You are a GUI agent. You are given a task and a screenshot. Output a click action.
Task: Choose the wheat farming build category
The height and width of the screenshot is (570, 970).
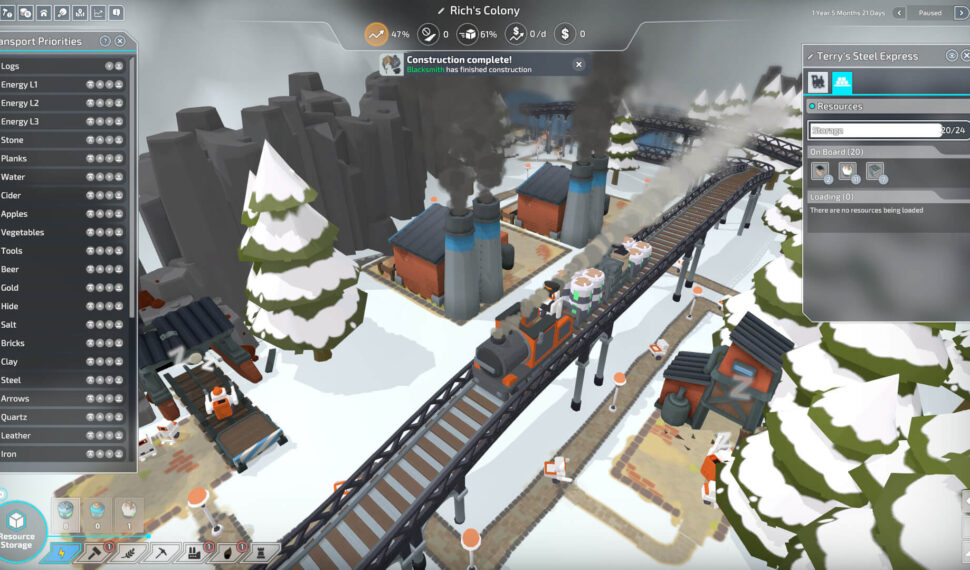pyautogui.click(x=127, y=552)
